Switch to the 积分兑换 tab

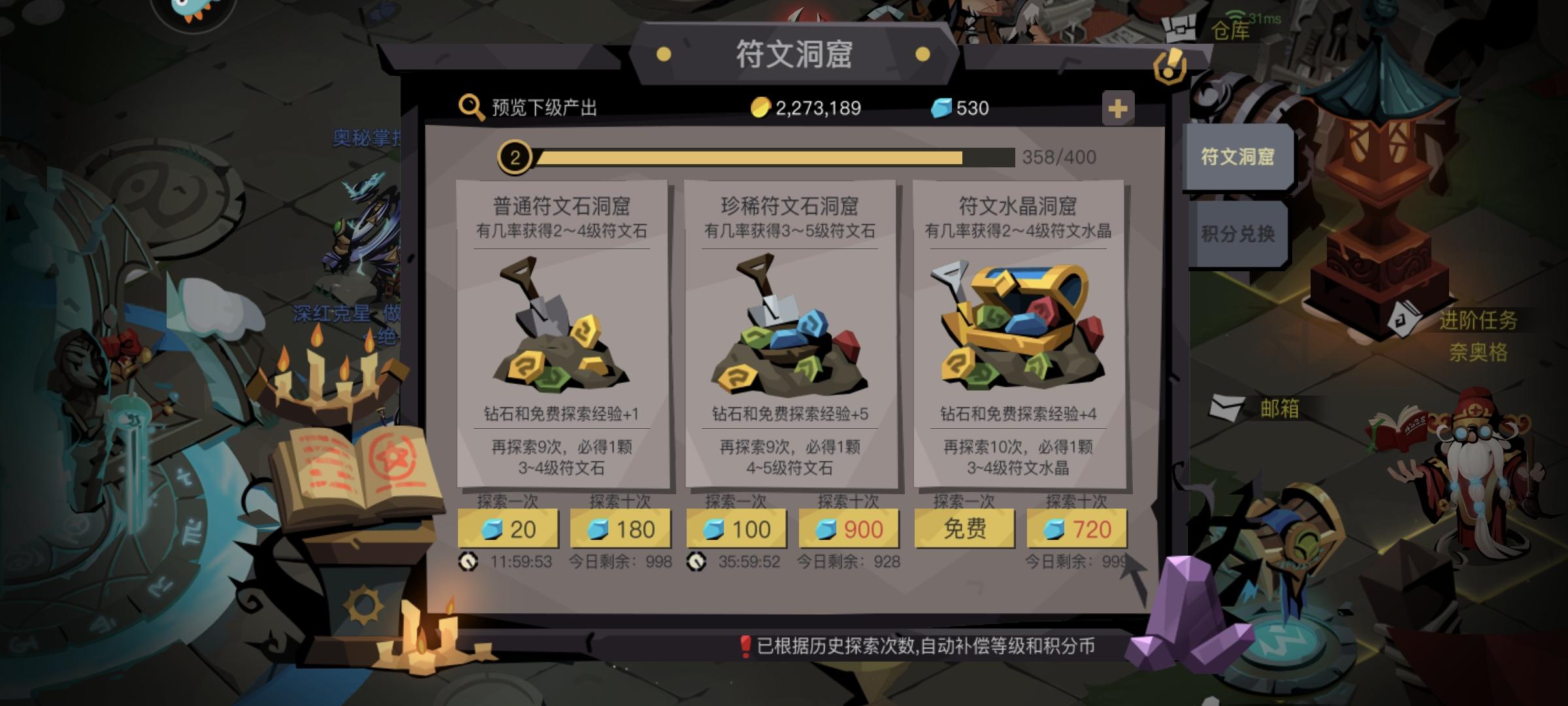[x=1239, y=232]
